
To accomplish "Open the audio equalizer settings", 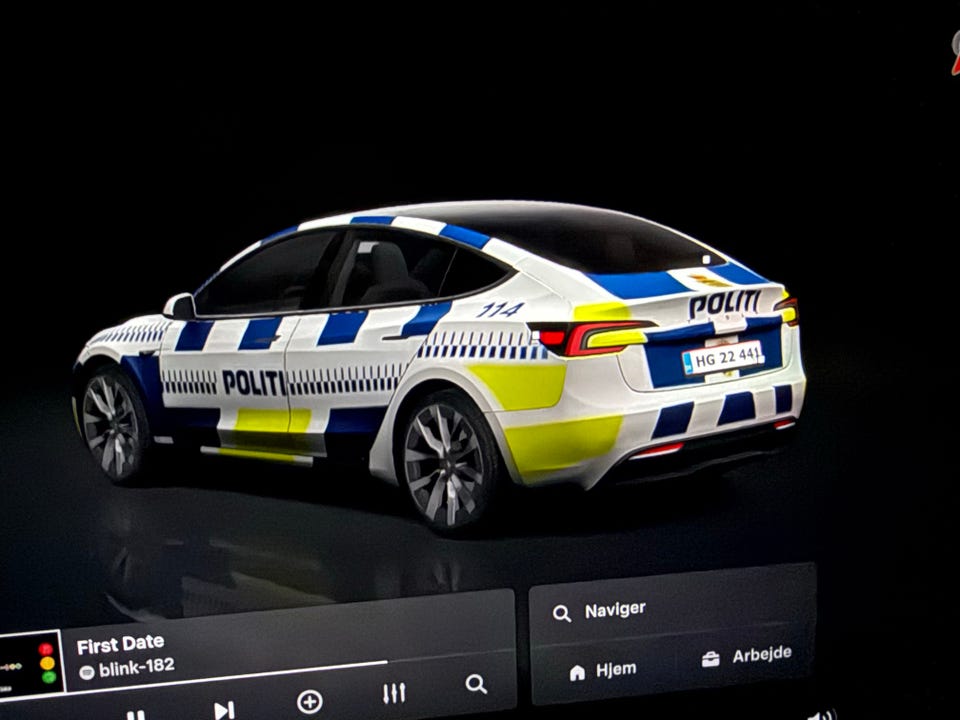I will coord(394,693).
